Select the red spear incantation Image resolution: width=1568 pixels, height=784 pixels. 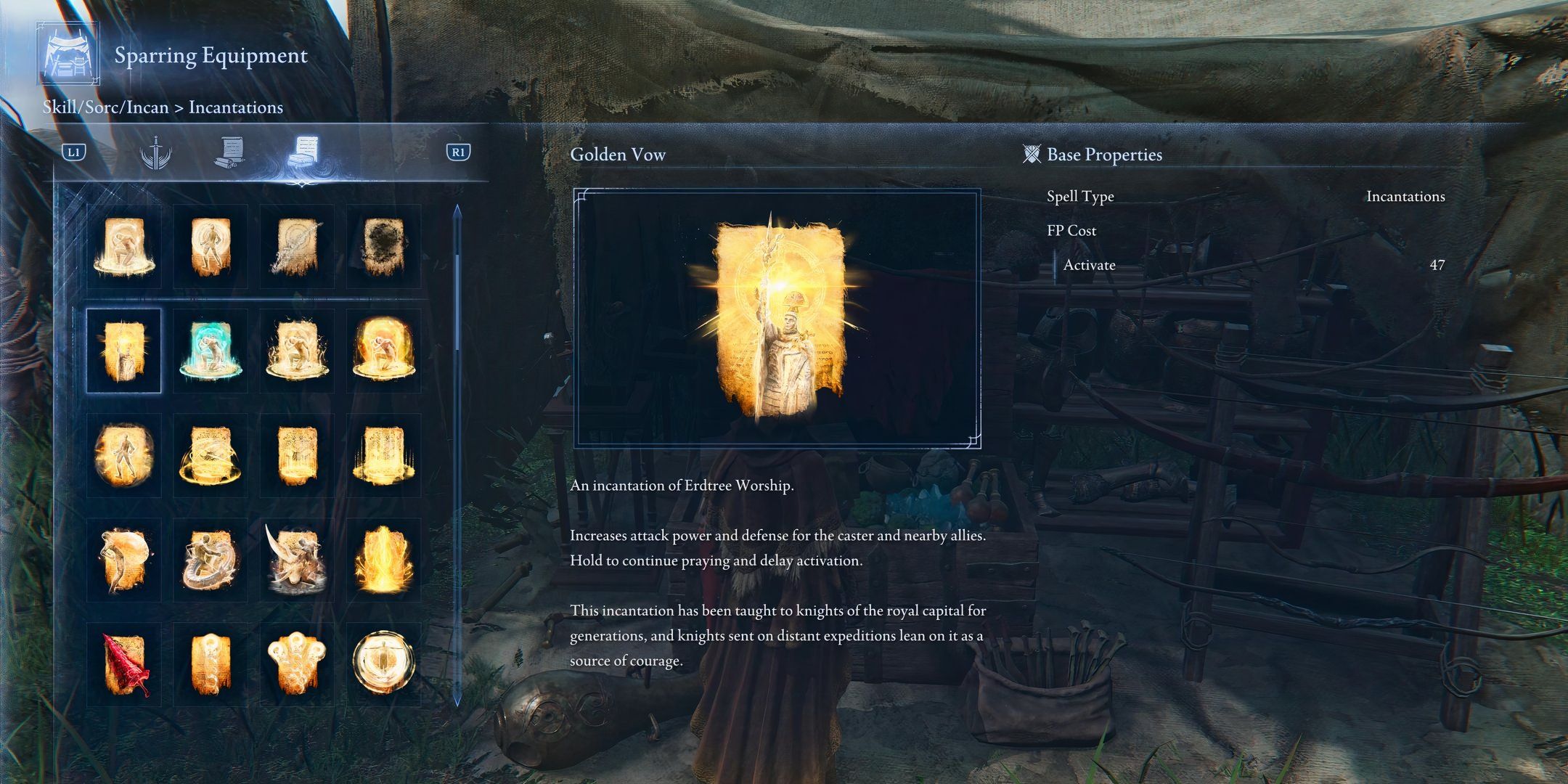point(124,664)
